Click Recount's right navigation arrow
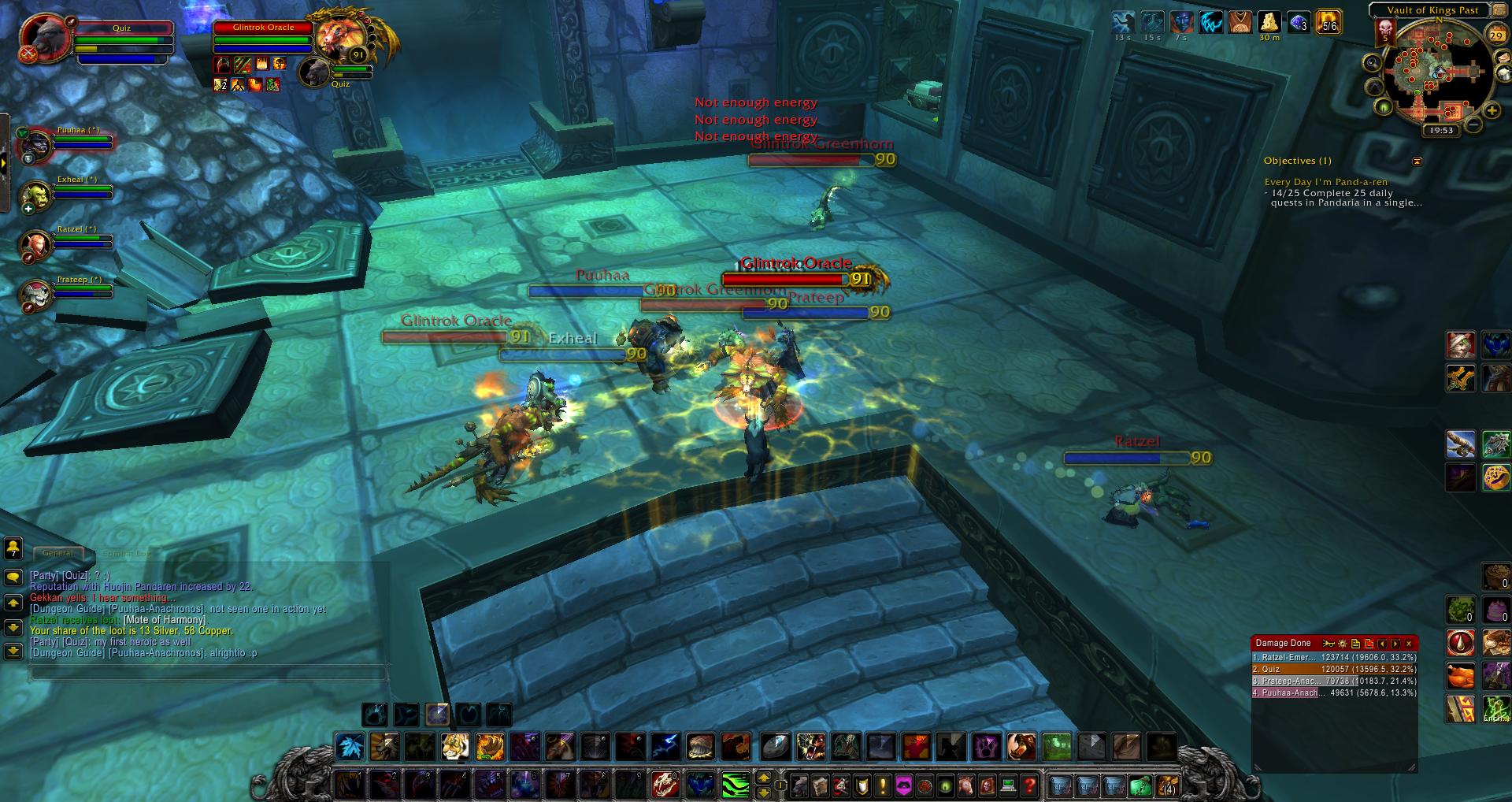Image resolution: width=1512 pixels, height=802 pixels. tap(1395, 644)
